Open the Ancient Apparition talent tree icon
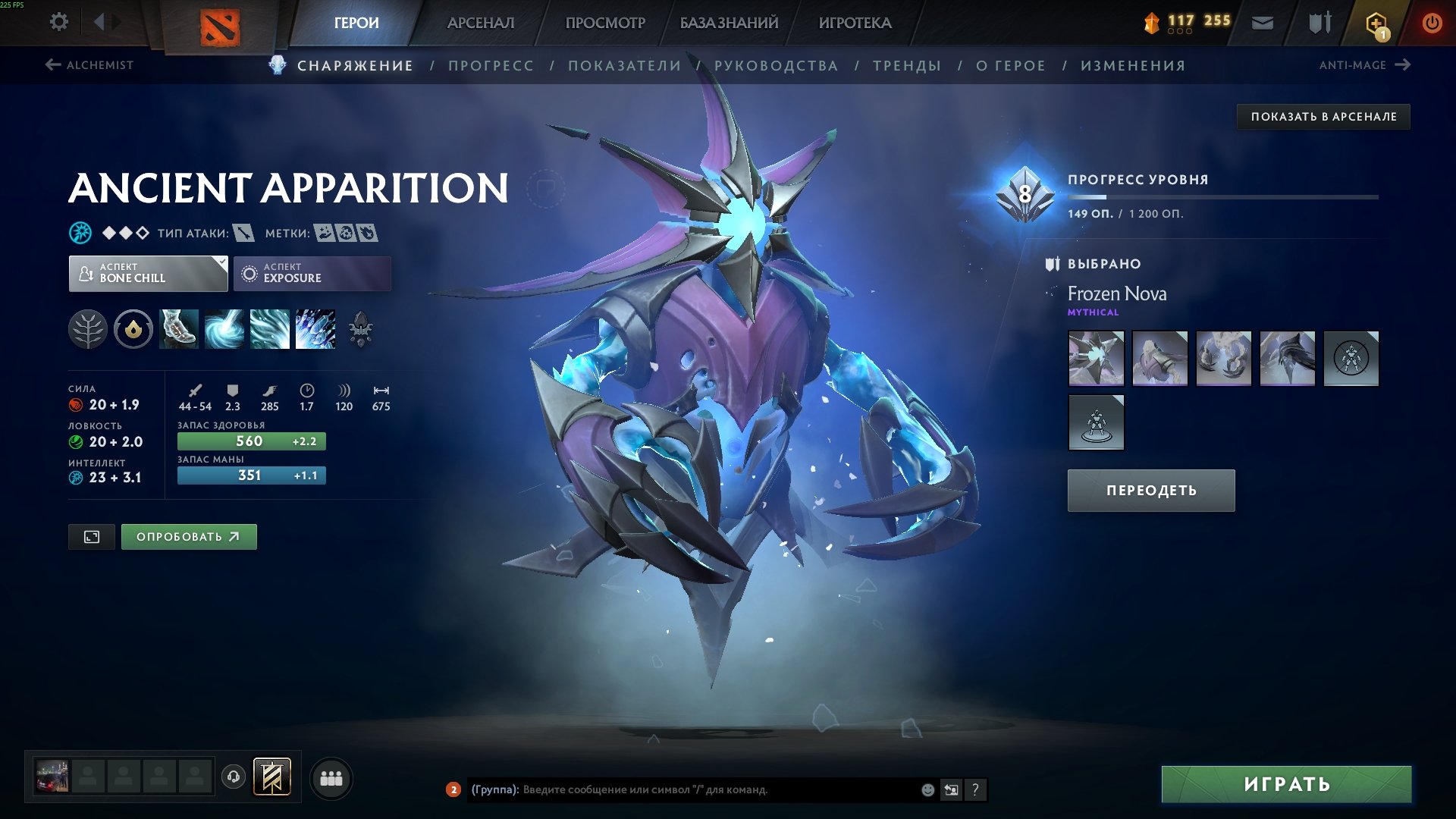Screen dimensions: 1456x819 [x=89, y=329]
